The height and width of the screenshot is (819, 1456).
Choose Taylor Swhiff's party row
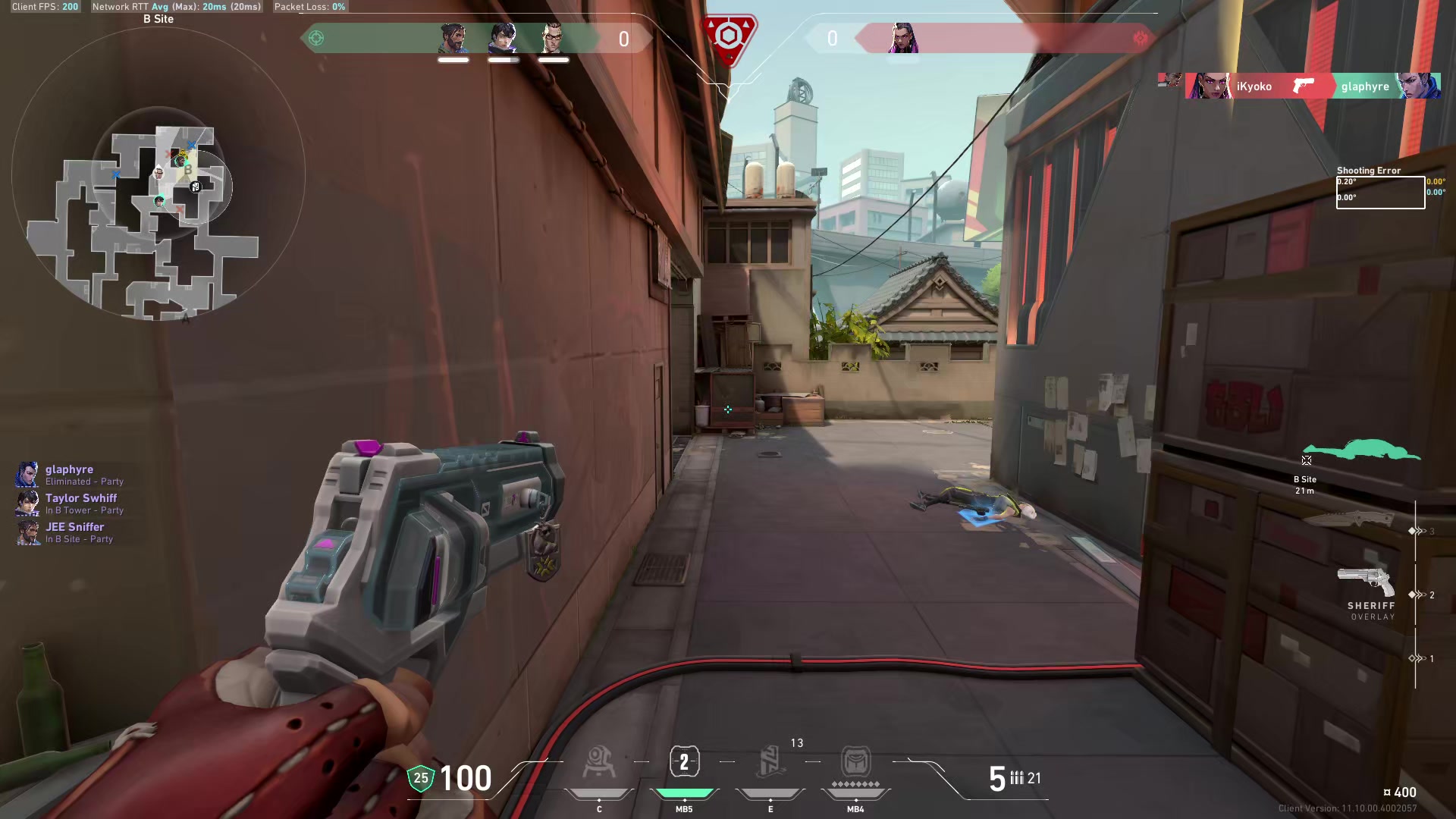click(x=80, y=503)
